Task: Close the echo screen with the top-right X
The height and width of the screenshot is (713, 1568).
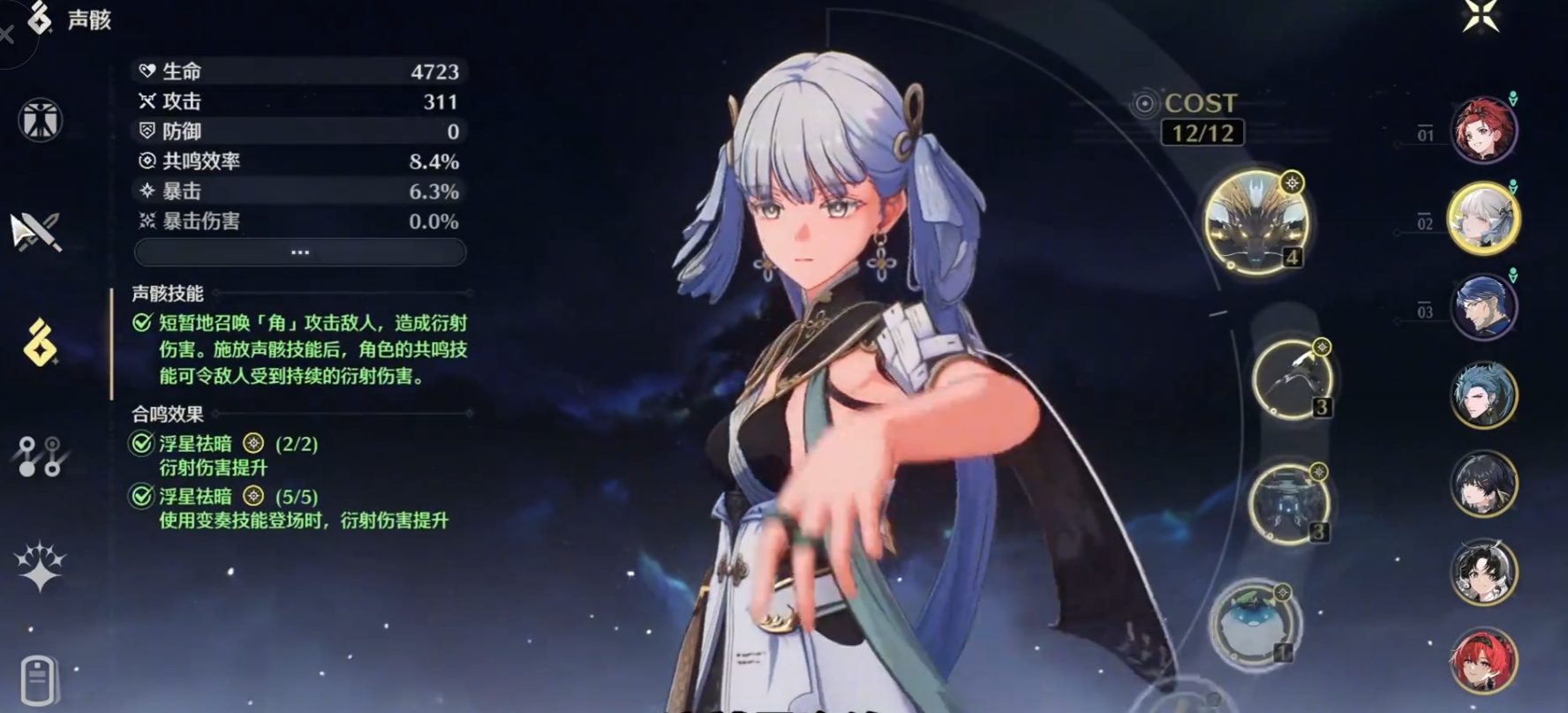Action: click(1481, 15)
